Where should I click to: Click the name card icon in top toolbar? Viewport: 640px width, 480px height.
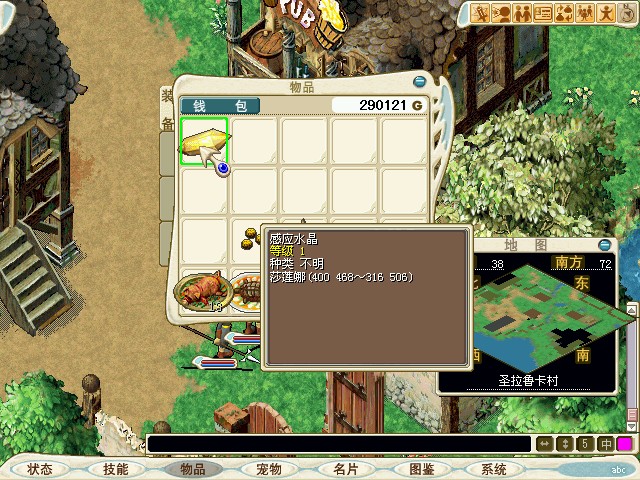pos(544,13)
